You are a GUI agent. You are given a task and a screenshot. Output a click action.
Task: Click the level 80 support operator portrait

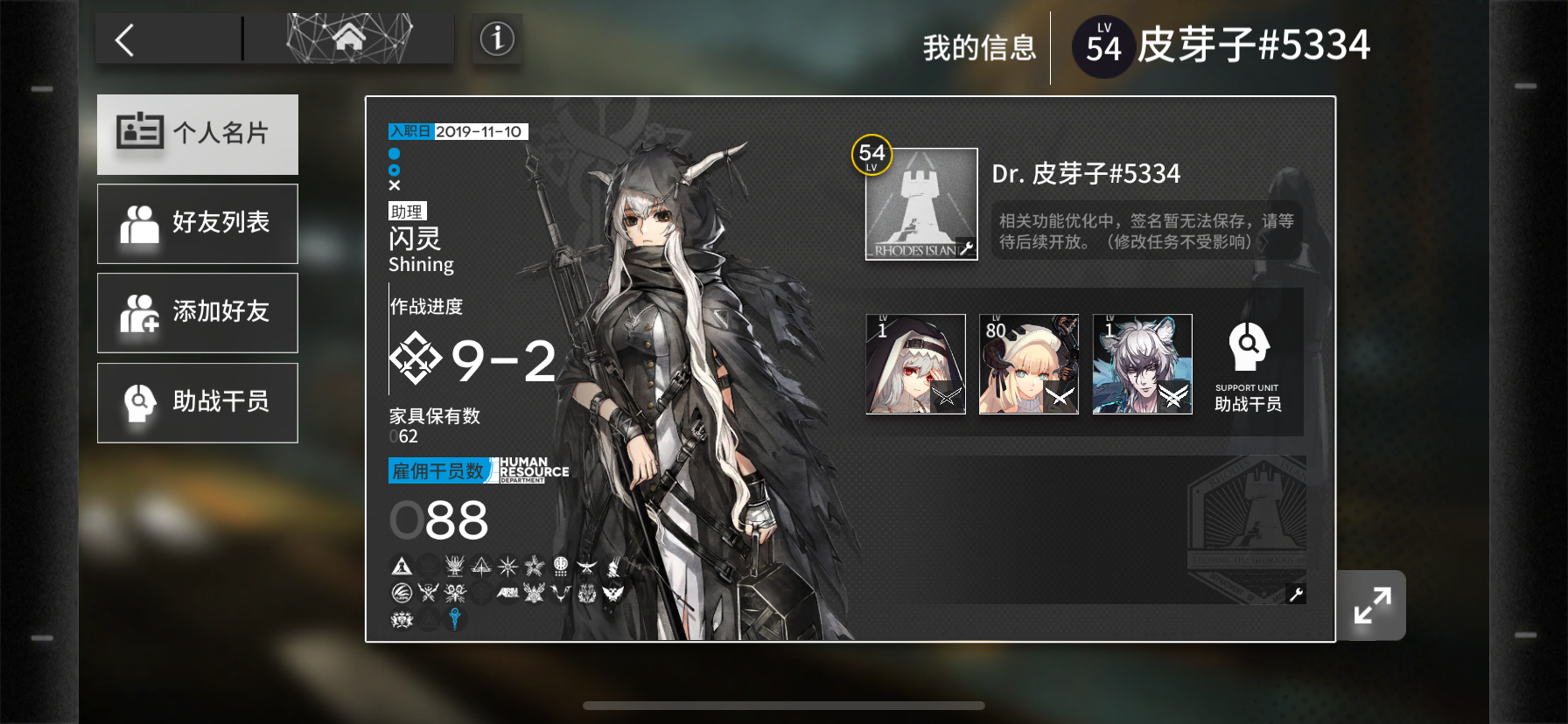tap(1028, 364)
